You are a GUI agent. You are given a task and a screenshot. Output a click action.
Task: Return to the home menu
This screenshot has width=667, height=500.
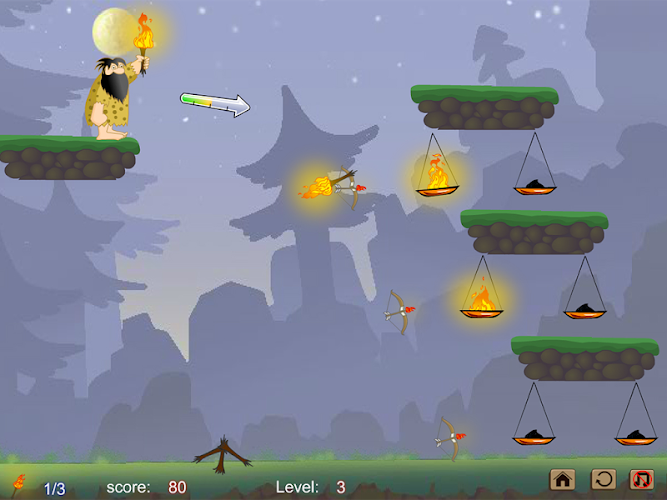click(x=563, y=480)
